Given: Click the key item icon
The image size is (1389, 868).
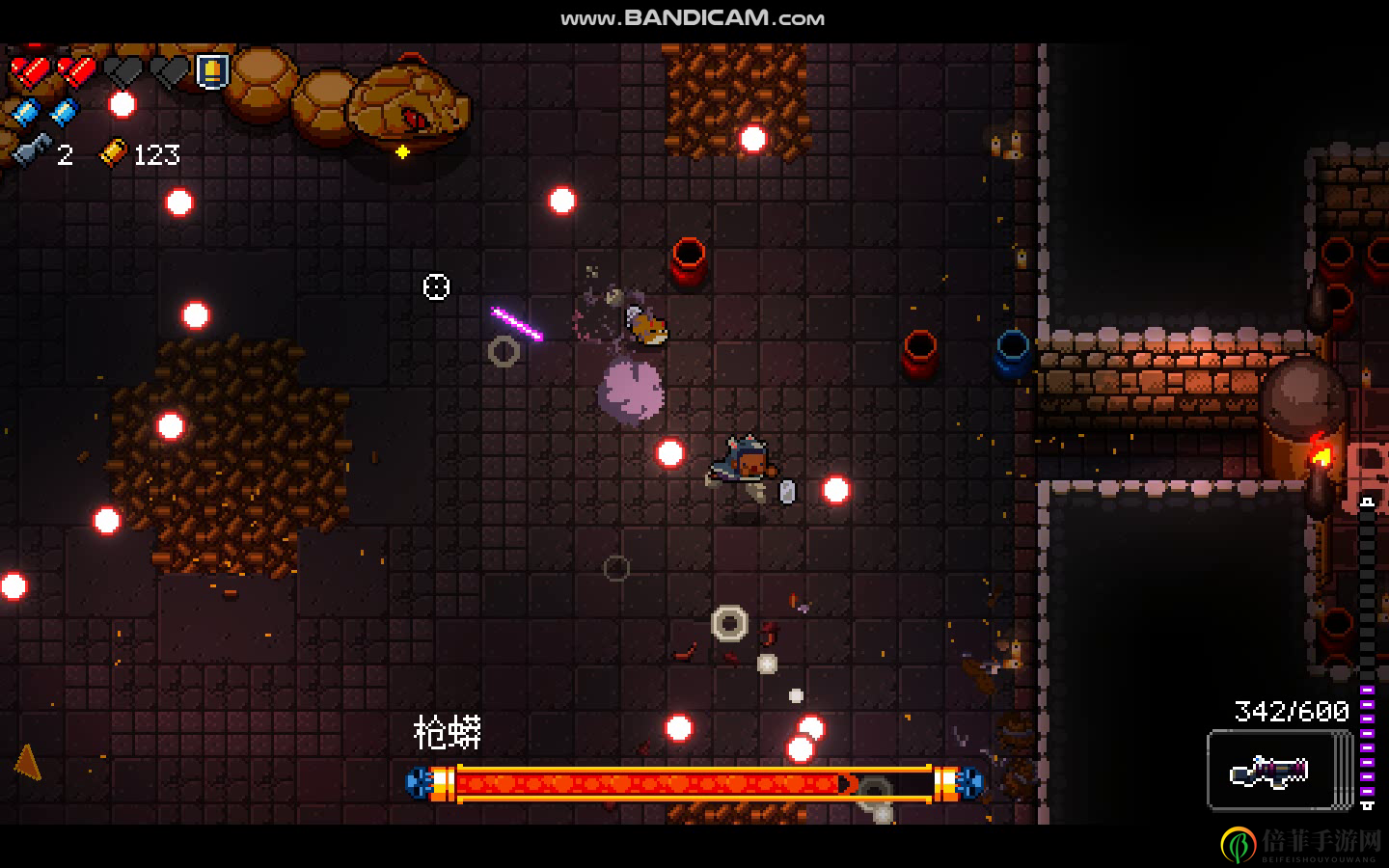Looking at the screenshot, I should point(32,152).
